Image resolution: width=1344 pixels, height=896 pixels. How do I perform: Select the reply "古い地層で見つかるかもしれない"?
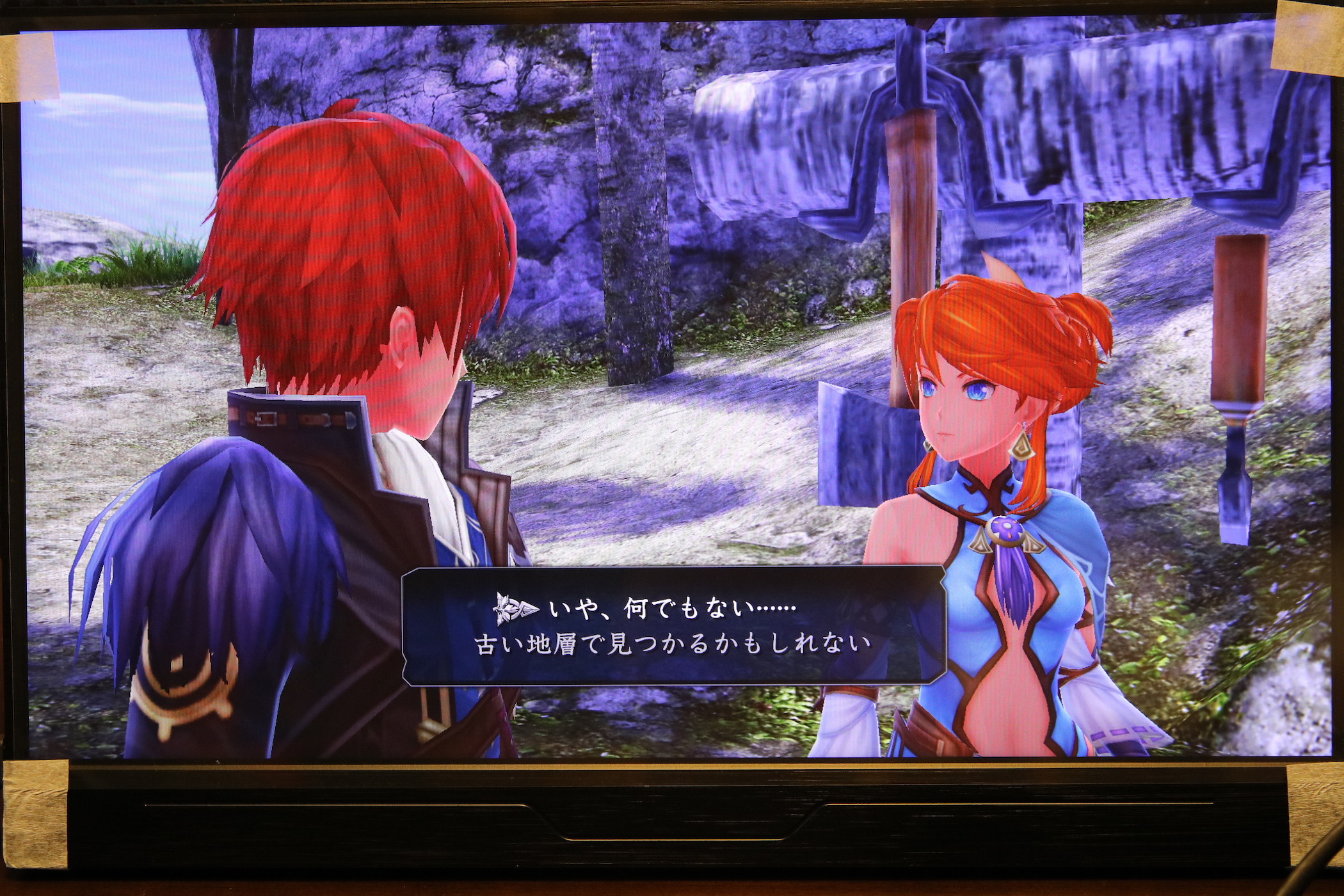pyautogui.click(x=673, y=644)
